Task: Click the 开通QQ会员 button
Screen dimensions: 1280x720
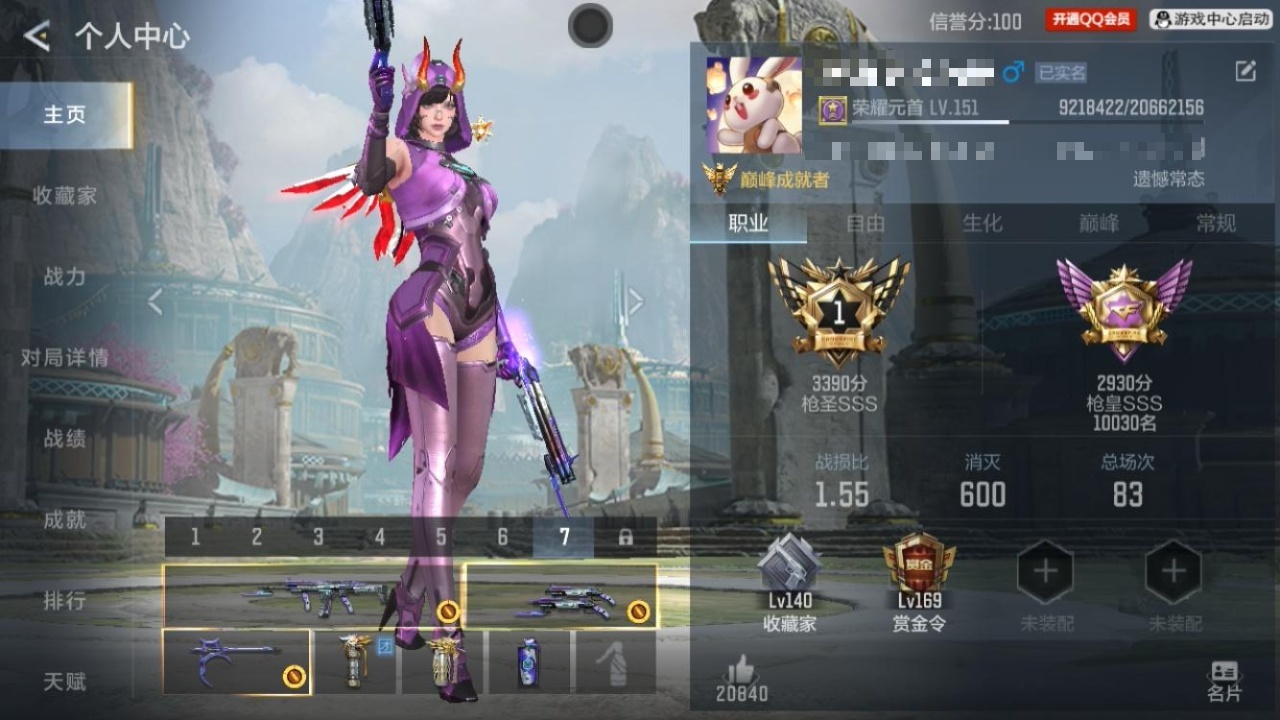Action: [1091, 20]
